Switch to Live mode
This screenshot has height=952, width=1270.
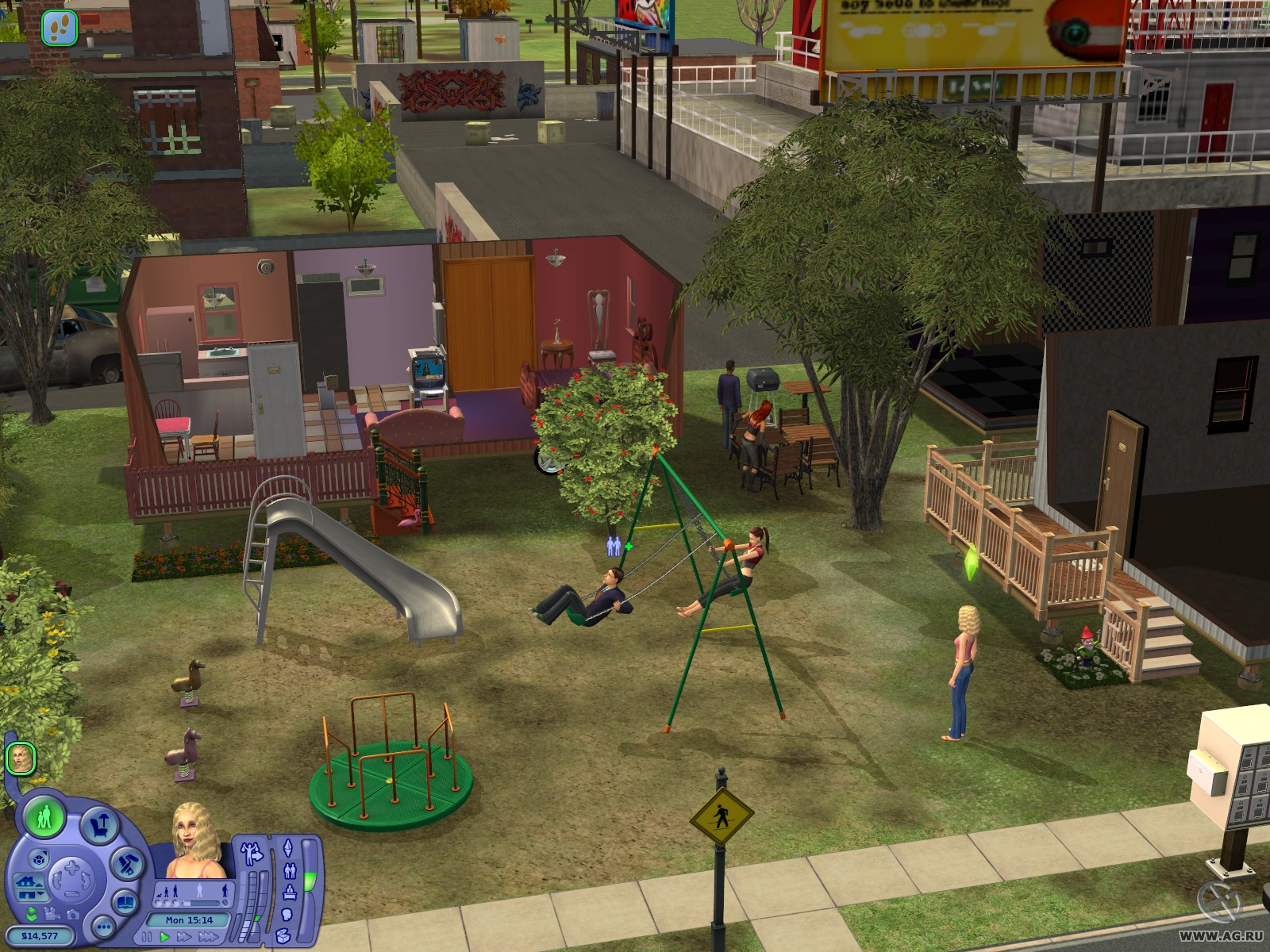tap(44, 816)
